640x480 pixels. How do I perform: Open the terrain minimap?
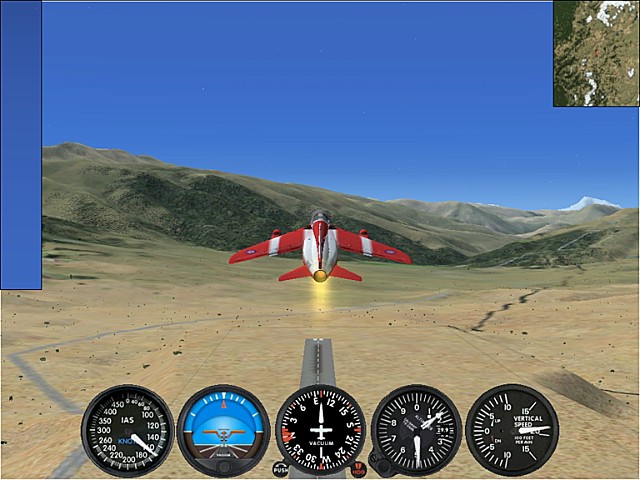(596, 53)
